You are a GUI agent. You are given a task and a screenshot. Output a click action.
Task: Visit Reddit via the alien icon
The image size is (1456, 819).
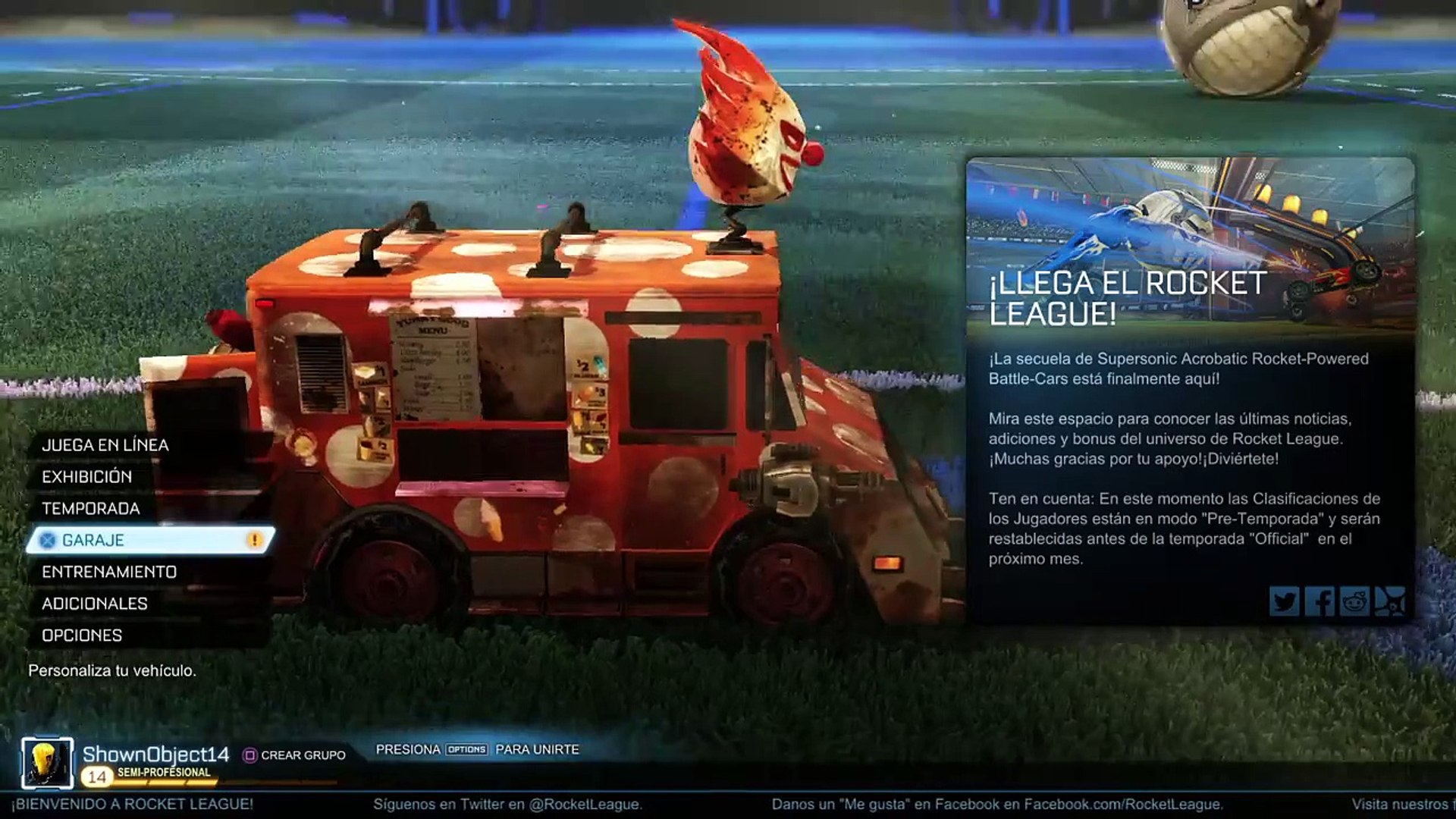click(x=1354, y=602)
